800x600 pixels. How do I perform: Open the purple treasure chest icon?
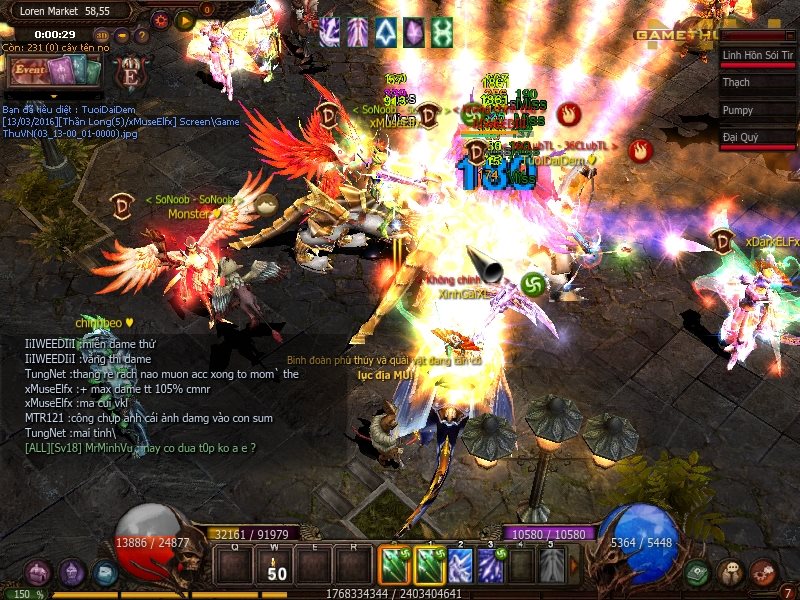click(x=38, y=573)
